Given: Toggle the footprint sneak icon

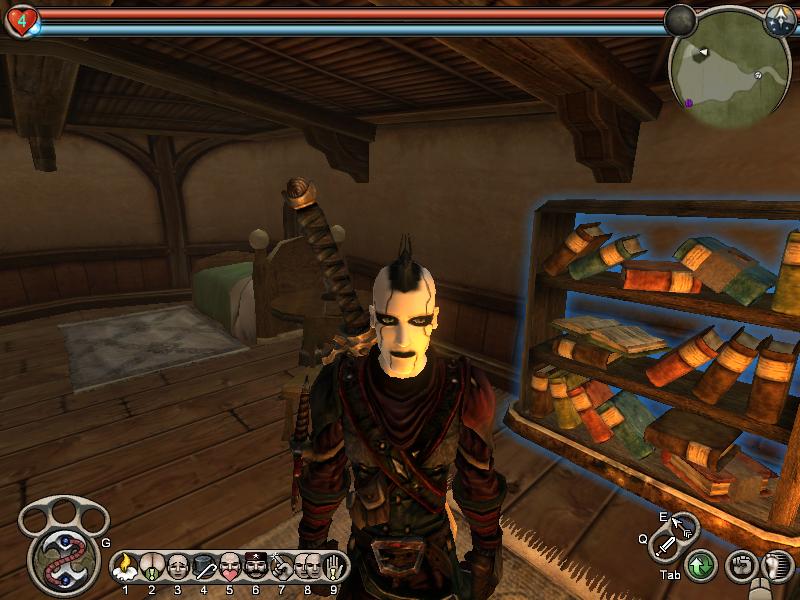Looking at the screenshot, I should 776,567.
